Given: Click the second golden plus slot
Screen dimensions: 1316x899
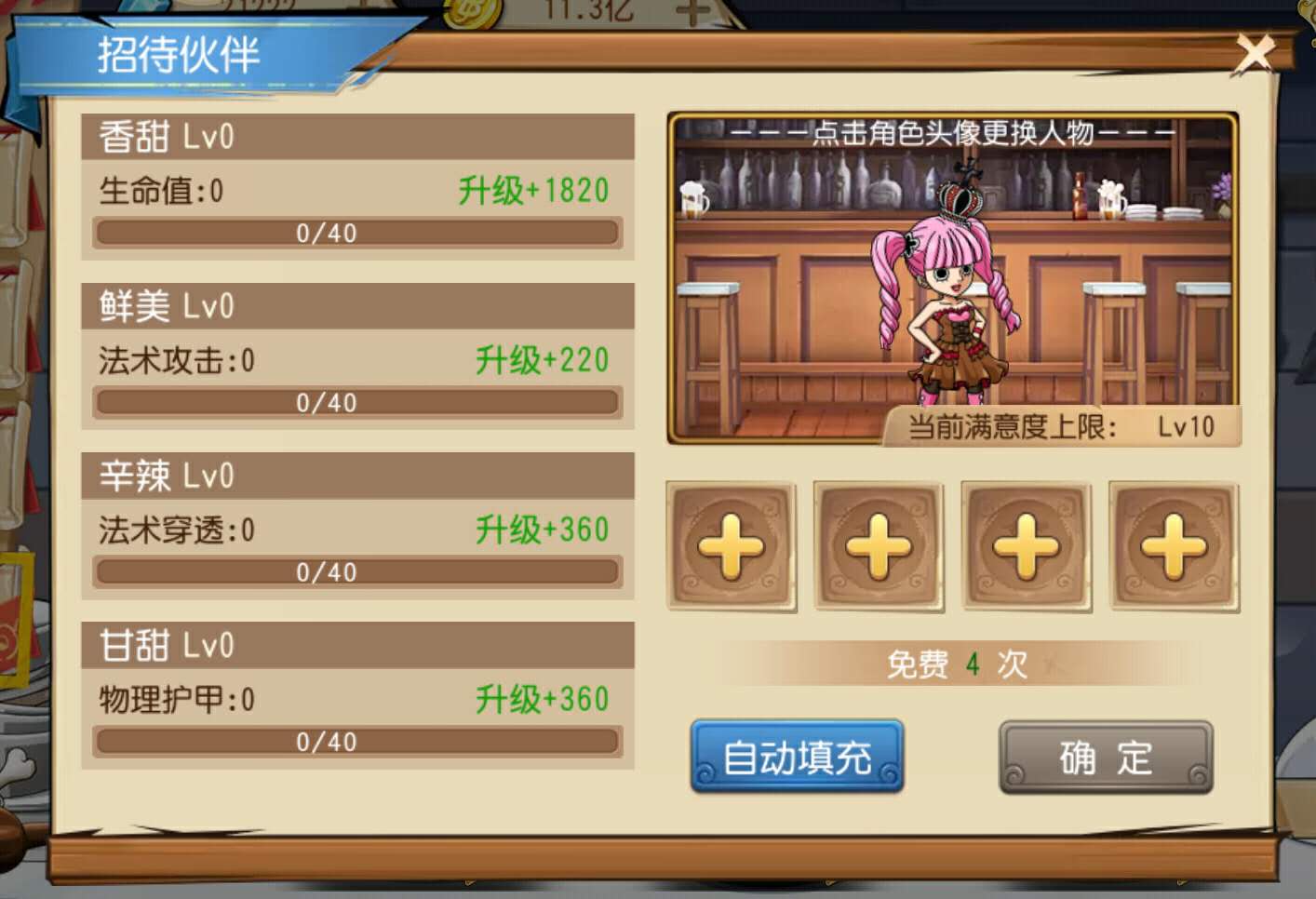Looking at the screenshot, I should 879,545.
